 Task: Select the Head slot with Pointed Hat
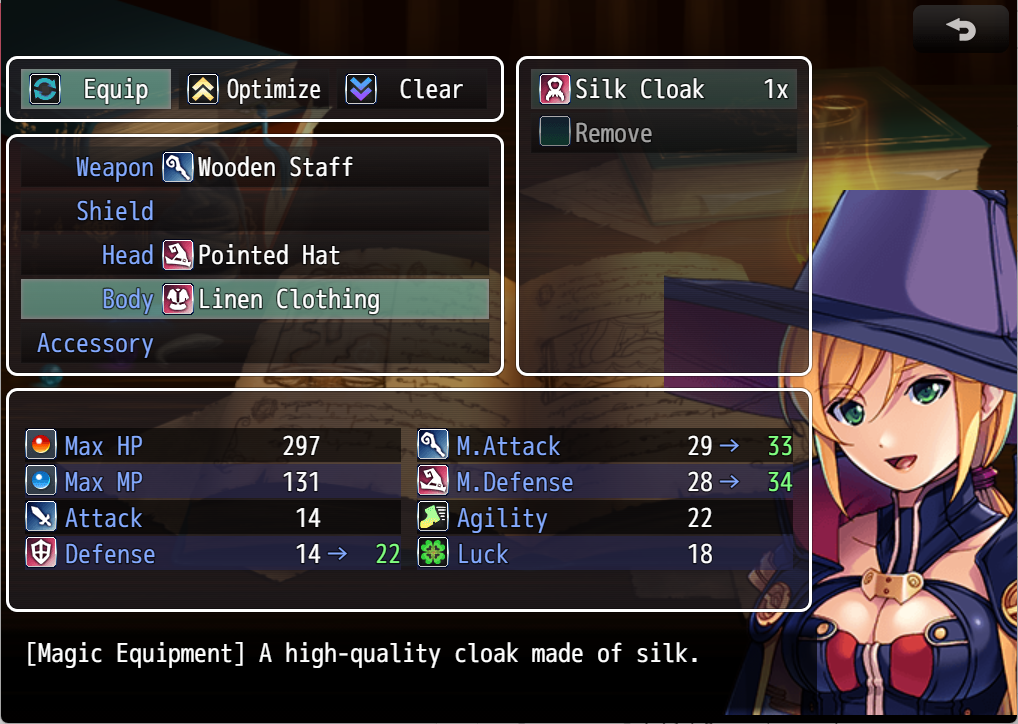(x=255, y=255)
